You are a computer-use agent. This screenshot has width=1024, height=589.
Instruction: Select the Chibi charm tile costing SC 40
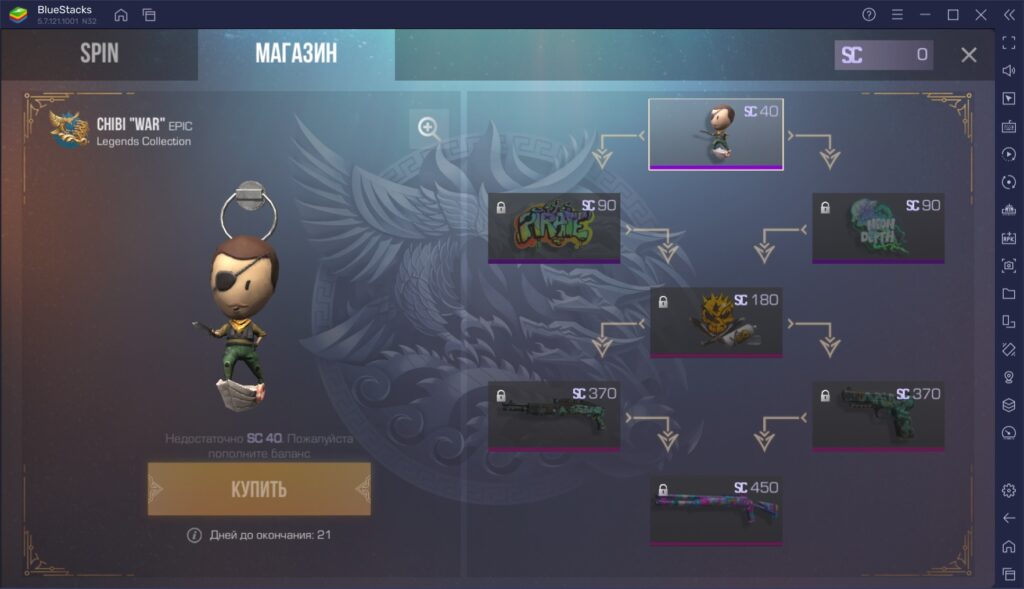pos(715,134)
